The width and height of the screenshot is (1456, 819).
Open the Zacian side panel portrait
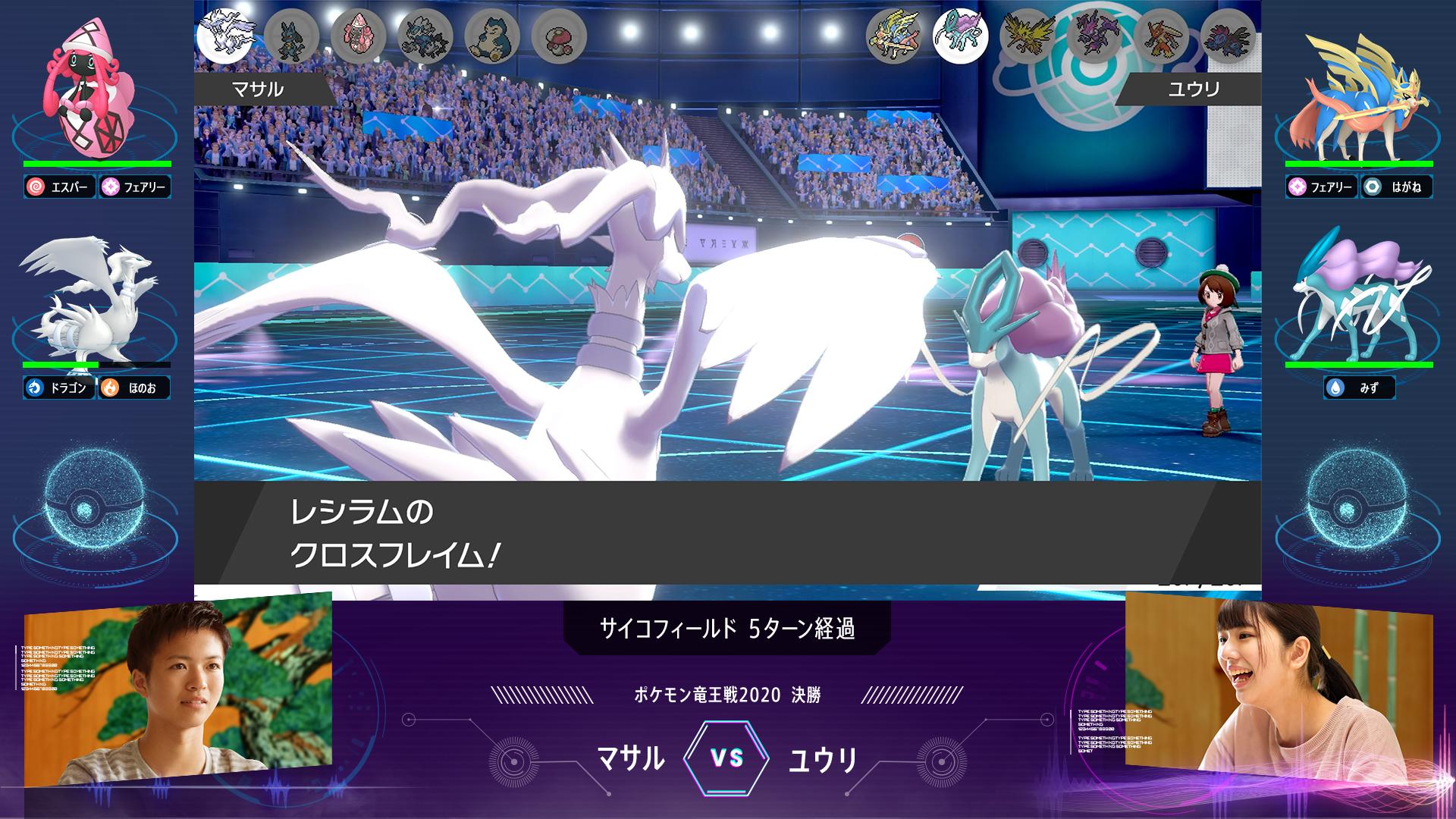[x=1357, y=95]
